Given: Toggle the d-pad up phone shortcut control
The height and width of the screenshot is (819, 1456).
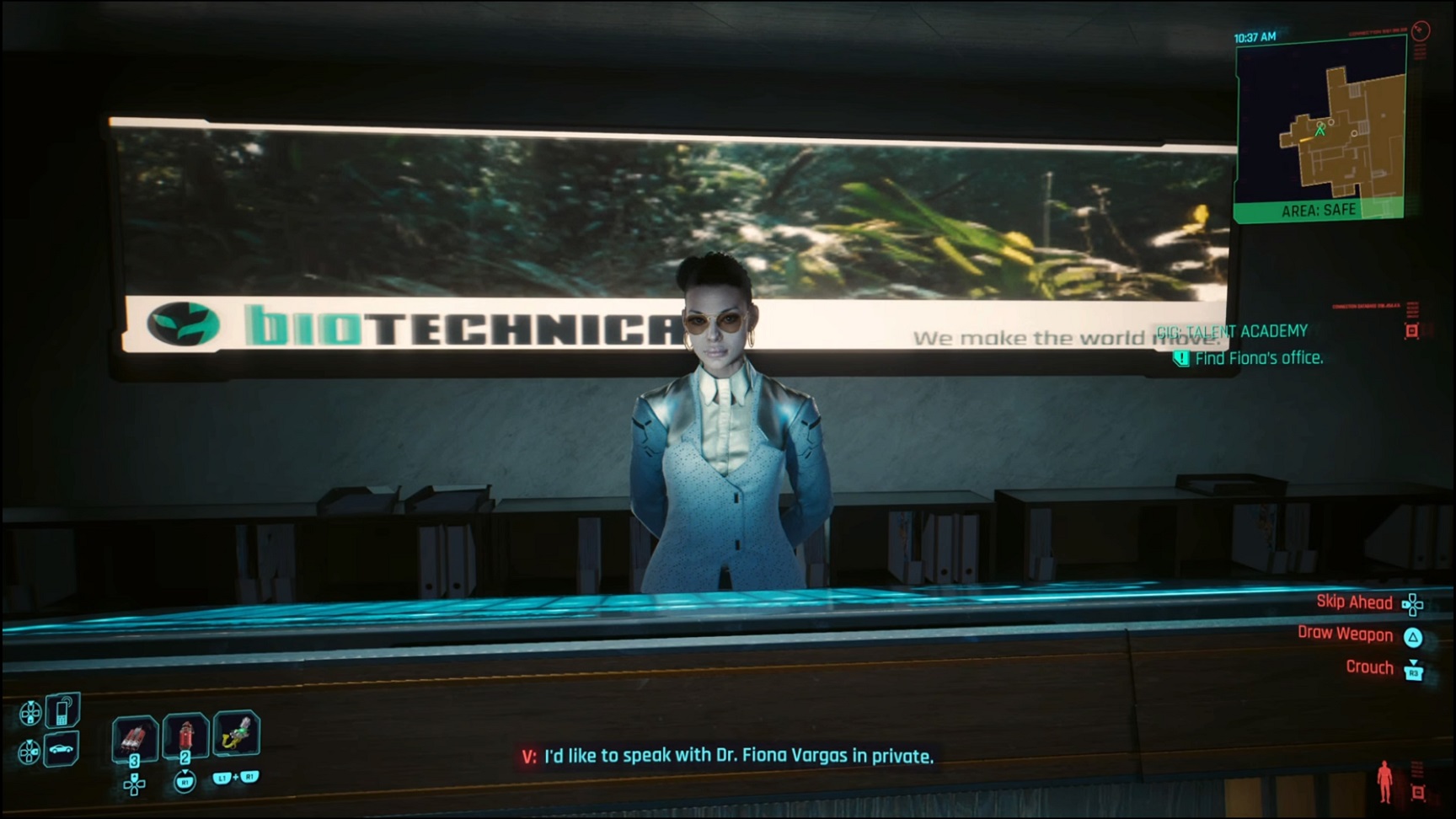Looking at the screenshot, I should tap(31, 712).
